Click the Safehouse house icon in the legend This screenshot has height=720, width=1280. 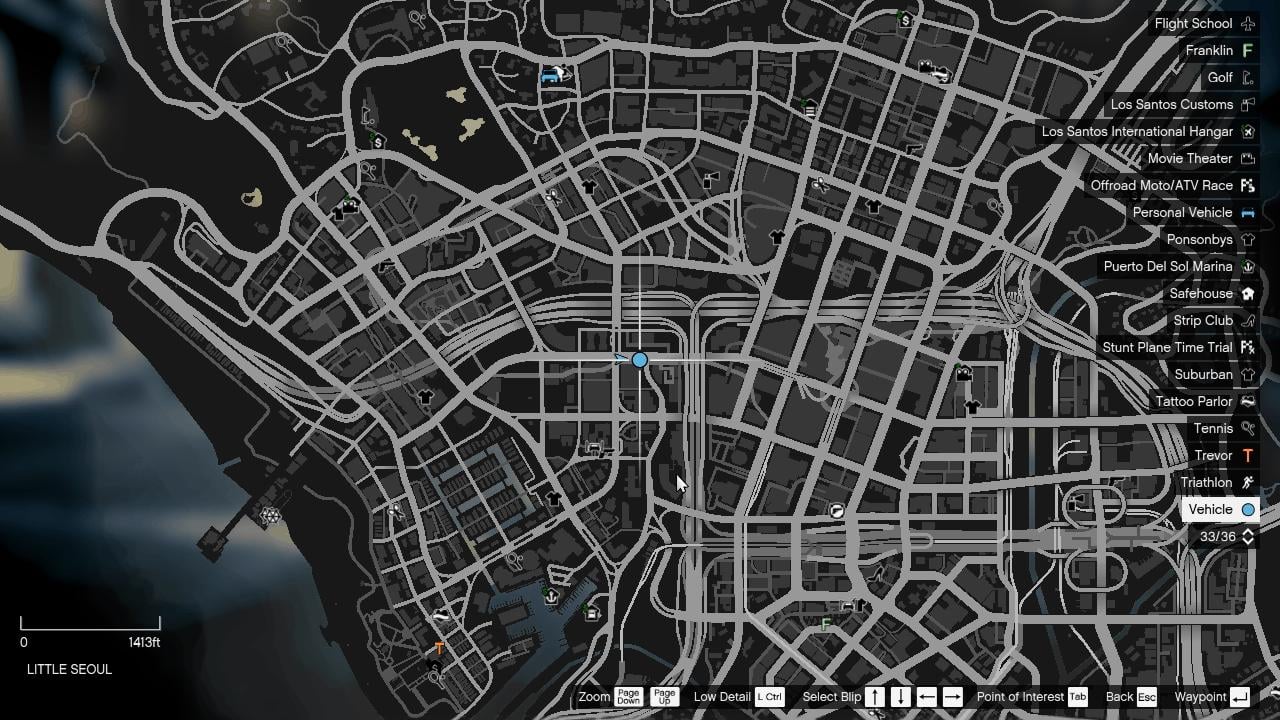pyautogui.click(x=1248, y=293)
